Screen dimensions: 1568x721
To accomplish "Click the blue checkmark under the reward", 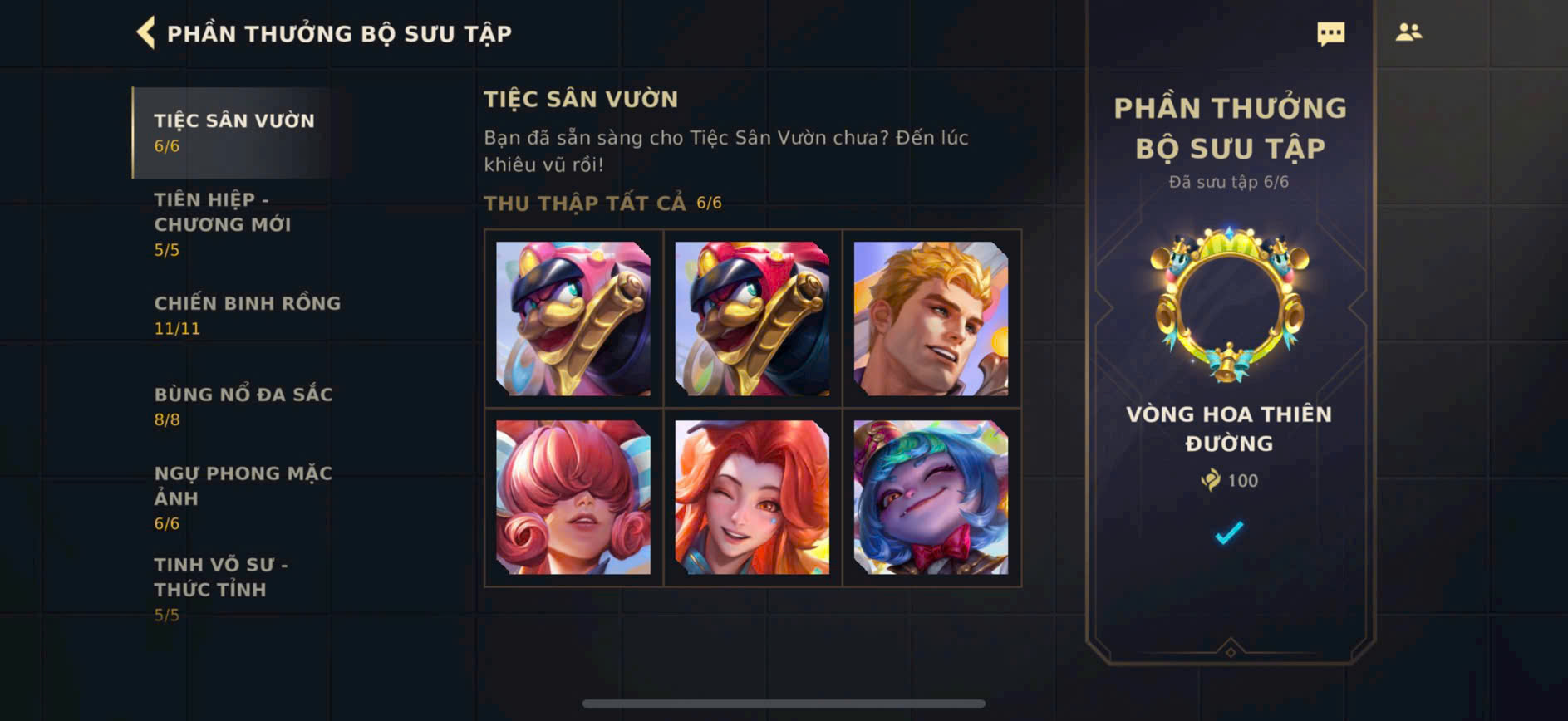I will 1229,532.
